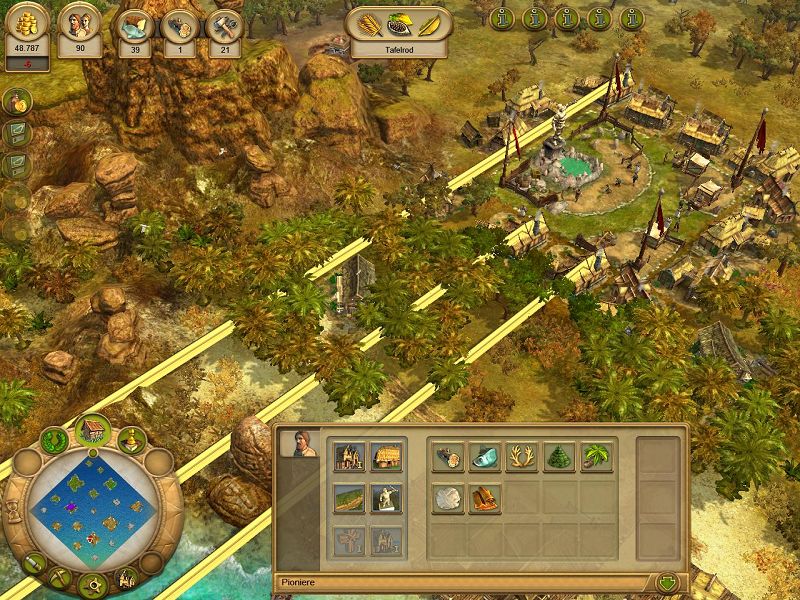Select the palm tree building icon
Image resolution: width=800 pixels, height=600 pixels.
click(x=596, y=457)
